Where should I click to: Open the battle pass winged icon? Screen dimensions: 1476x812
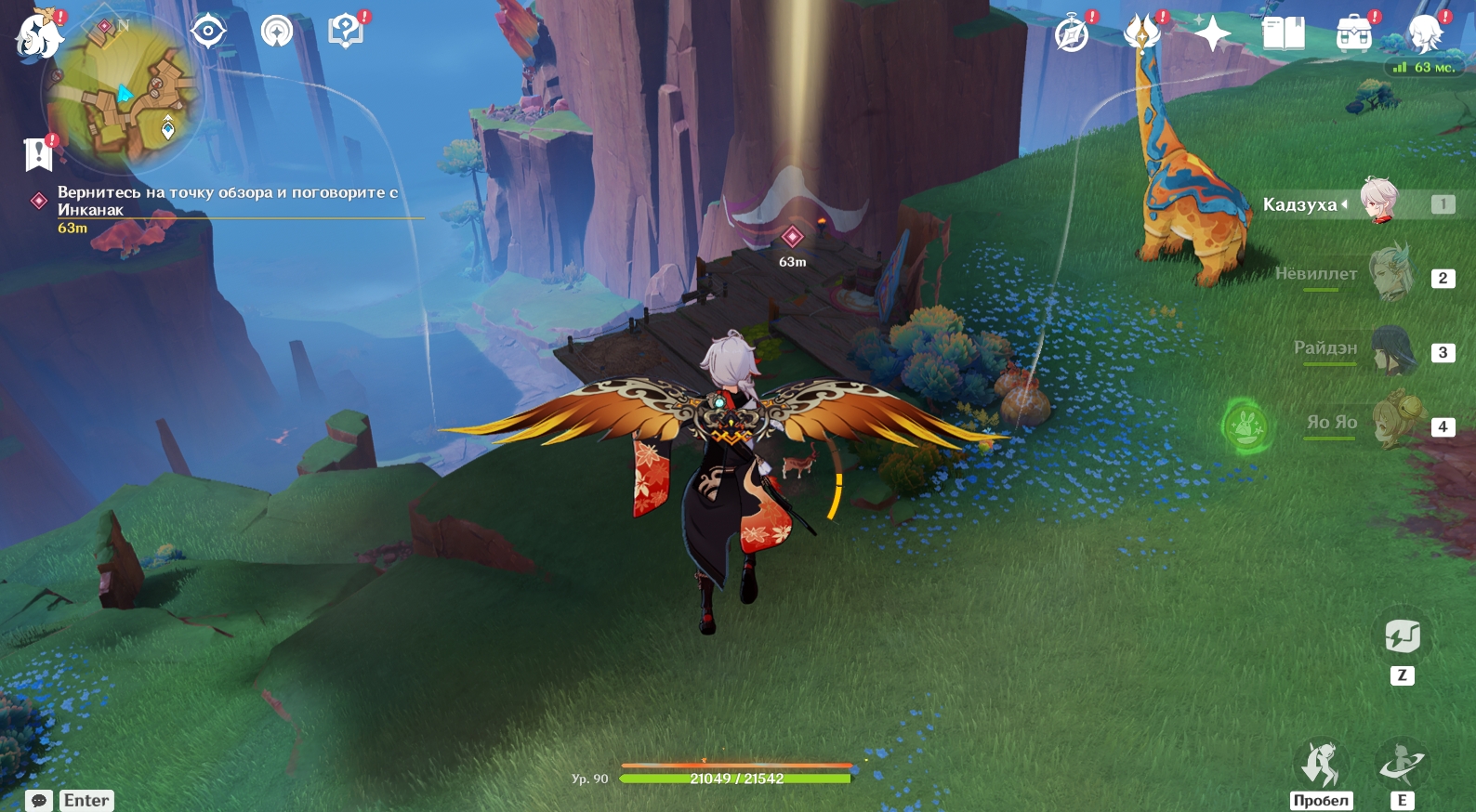[1142, 33]
